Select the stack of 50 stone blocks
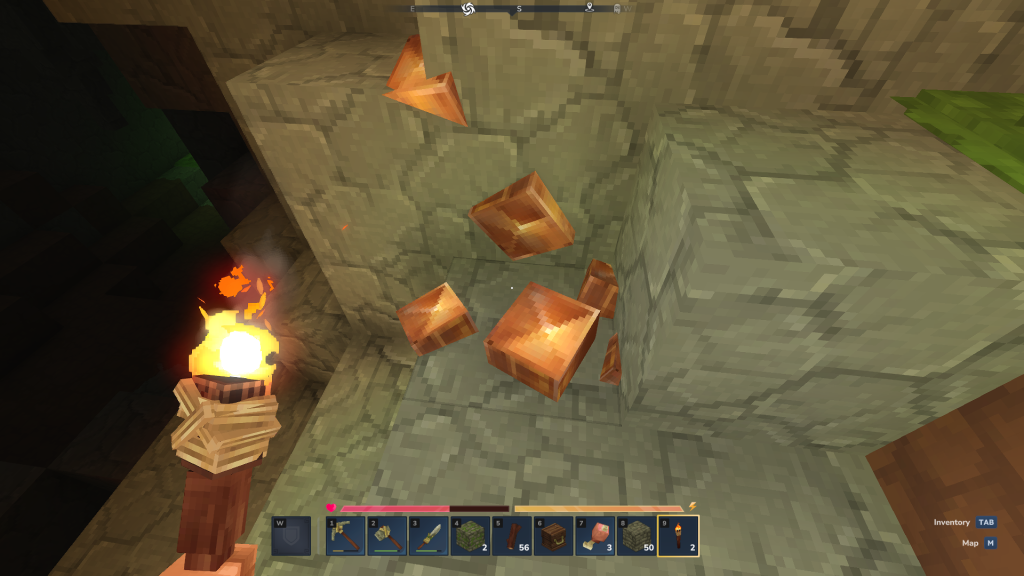This screenshot has height=576, width=1024. (x=636, y=535)
